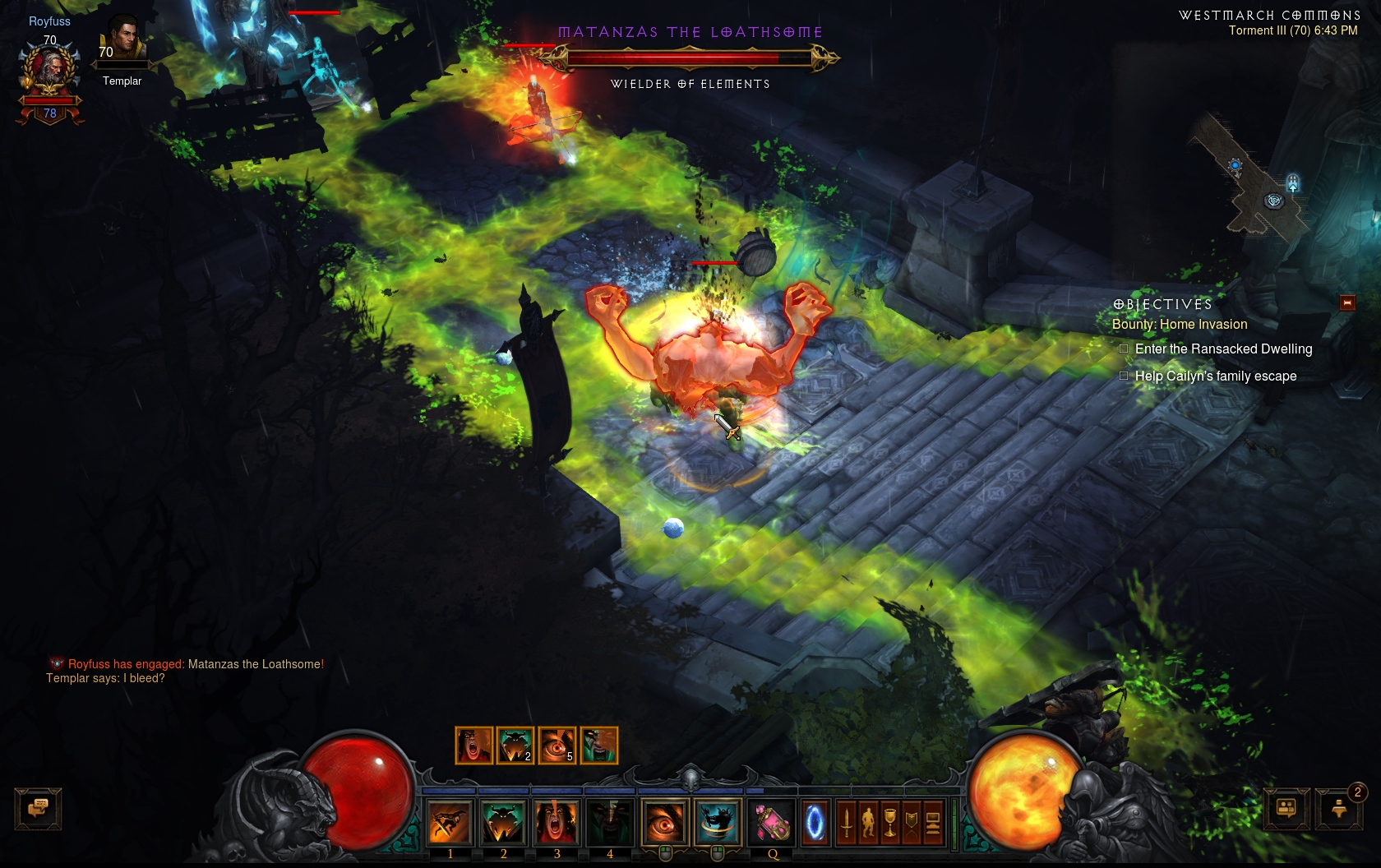Image resolution: width=1381 pixels, height=868 pixels.
Task: Activate the leaping warrior skill in slot 1
Action: (x=450, y=822)
